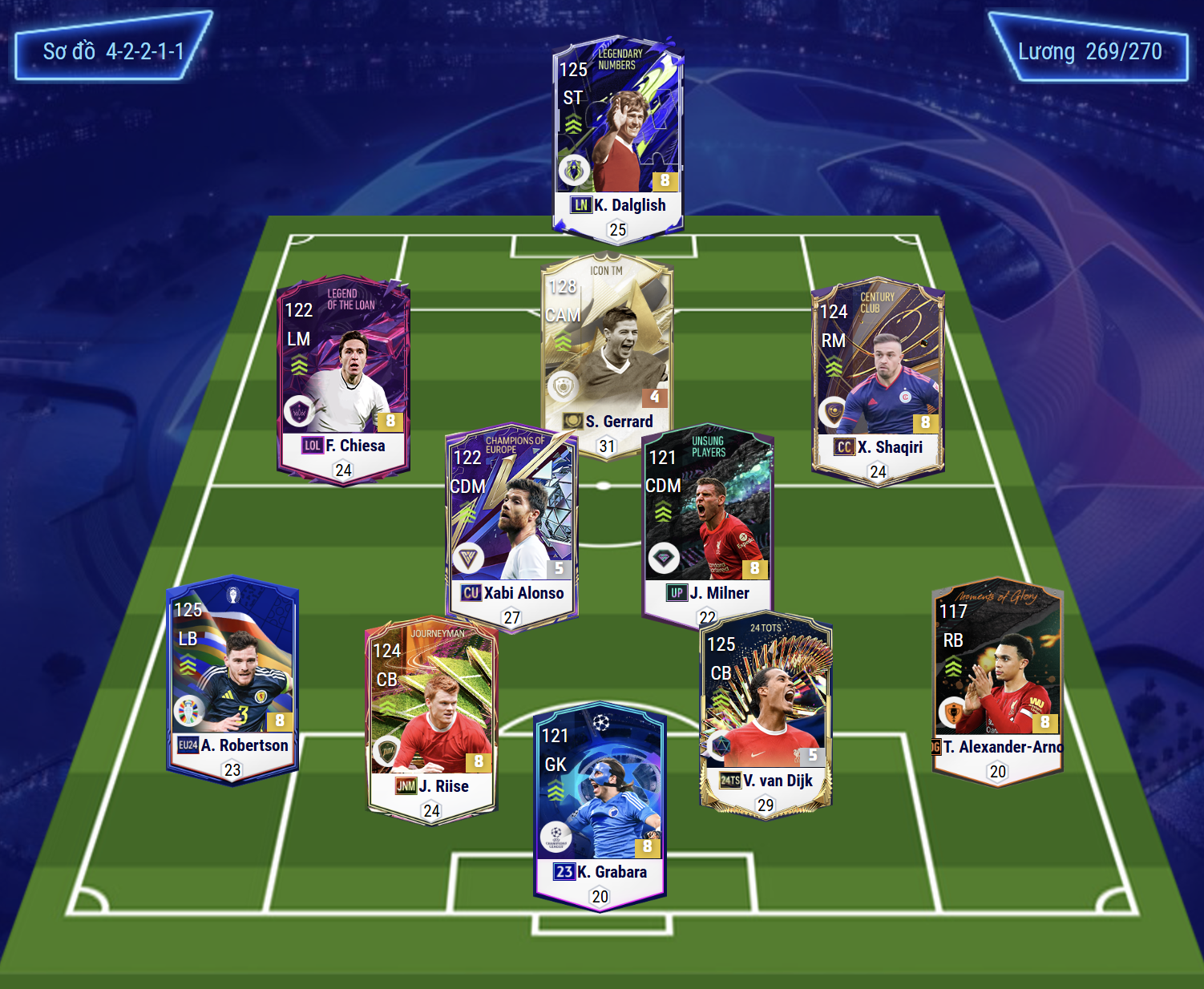Select J. Riise centre back card

[x=432, y=717]
